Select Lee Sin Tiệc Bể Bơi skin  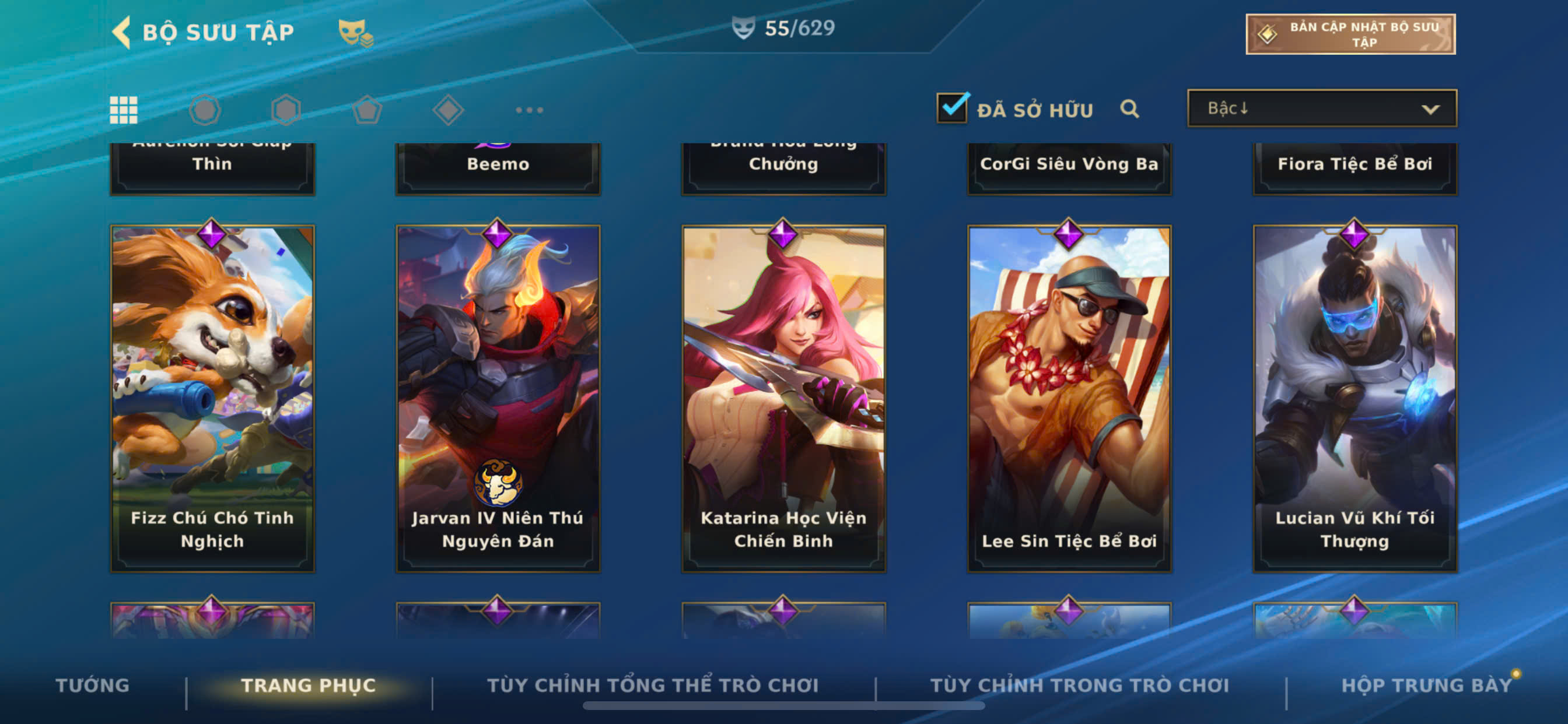point(1069,399)
